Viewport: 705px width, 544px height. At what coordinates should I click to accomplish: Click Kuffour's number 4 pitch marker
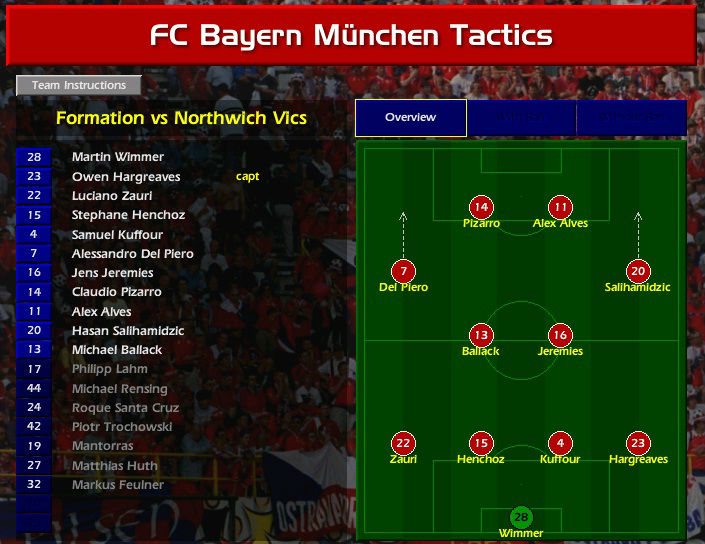[560, 443]
